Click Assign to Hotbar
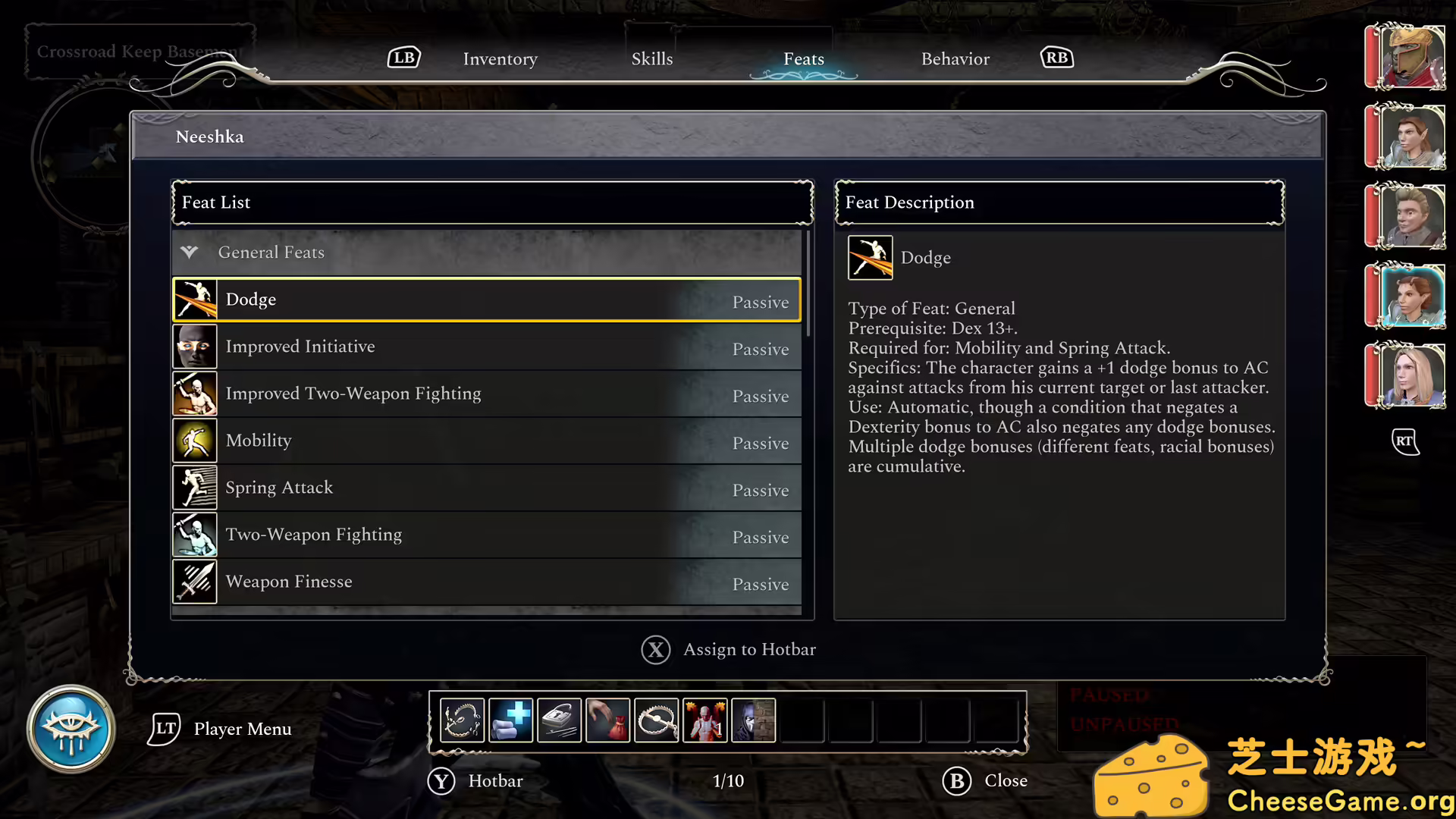The height and width of the screenshot is (819, 1456). coord(728,649)
